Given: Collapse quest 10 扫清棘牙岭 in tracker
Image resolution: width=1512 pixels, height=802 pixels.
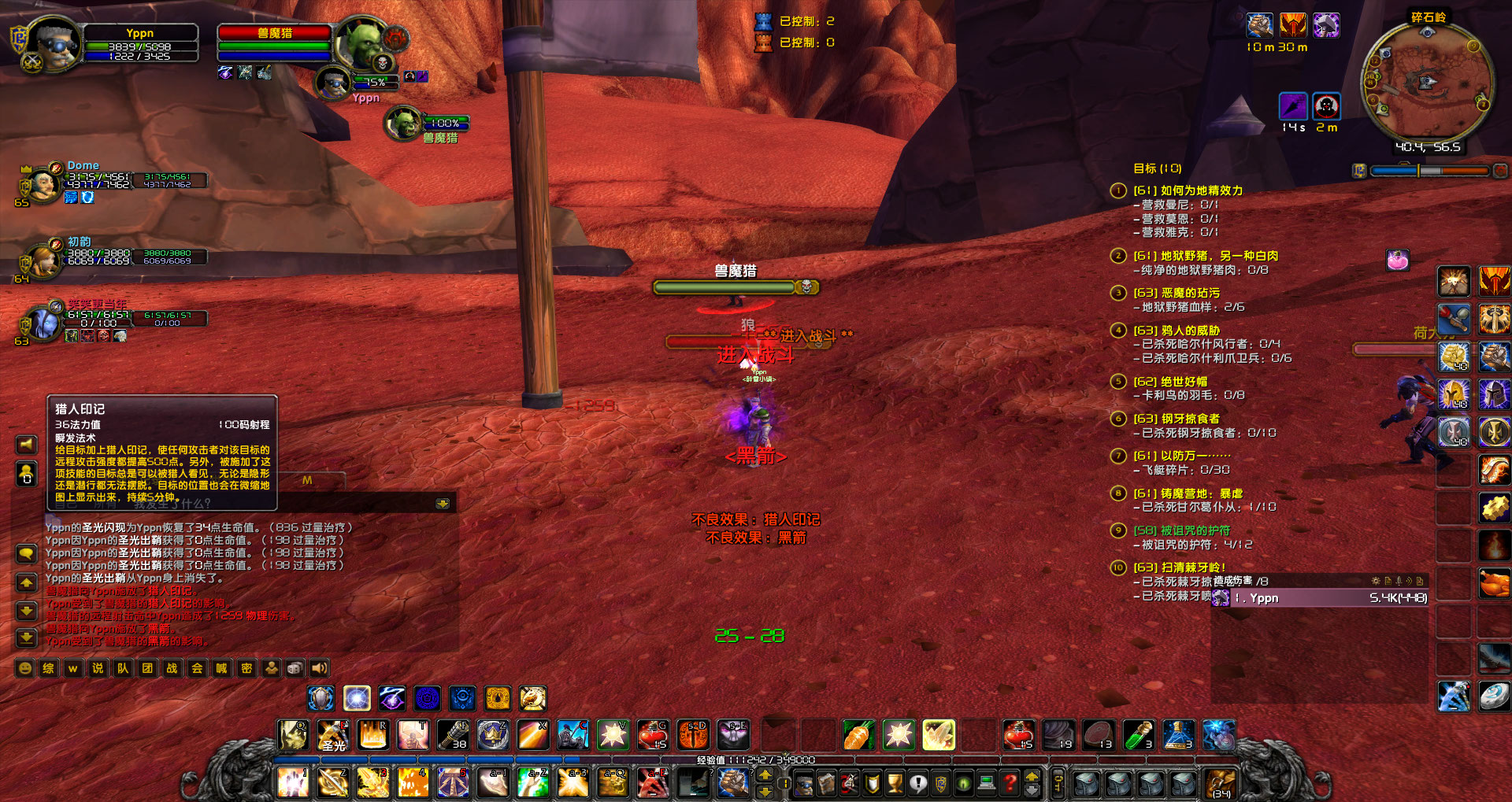Looking at the screenshot, I should pos(1118,567).
